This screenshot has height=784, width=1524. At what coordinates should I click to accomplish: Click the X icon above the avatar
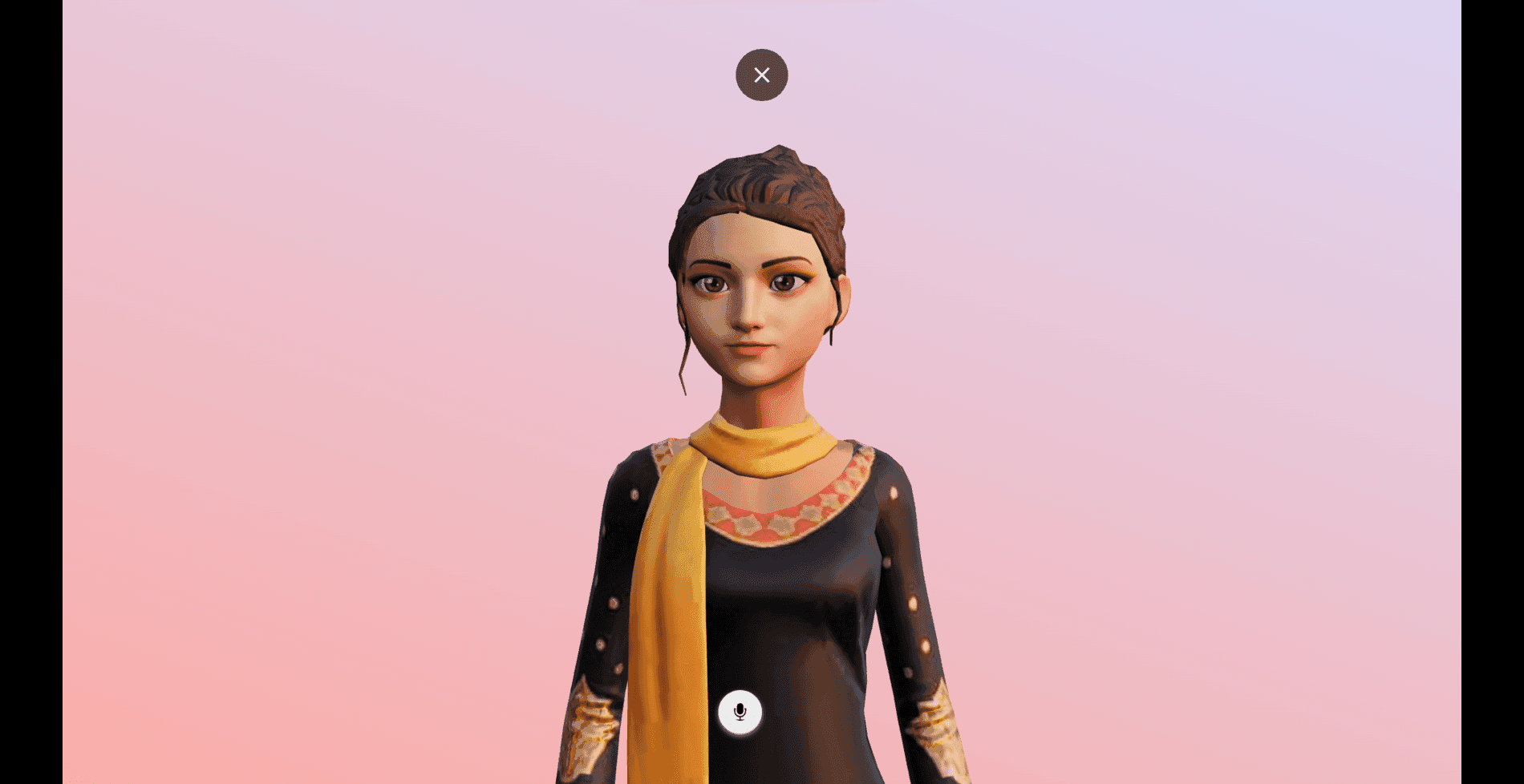[x=762, y=75]
